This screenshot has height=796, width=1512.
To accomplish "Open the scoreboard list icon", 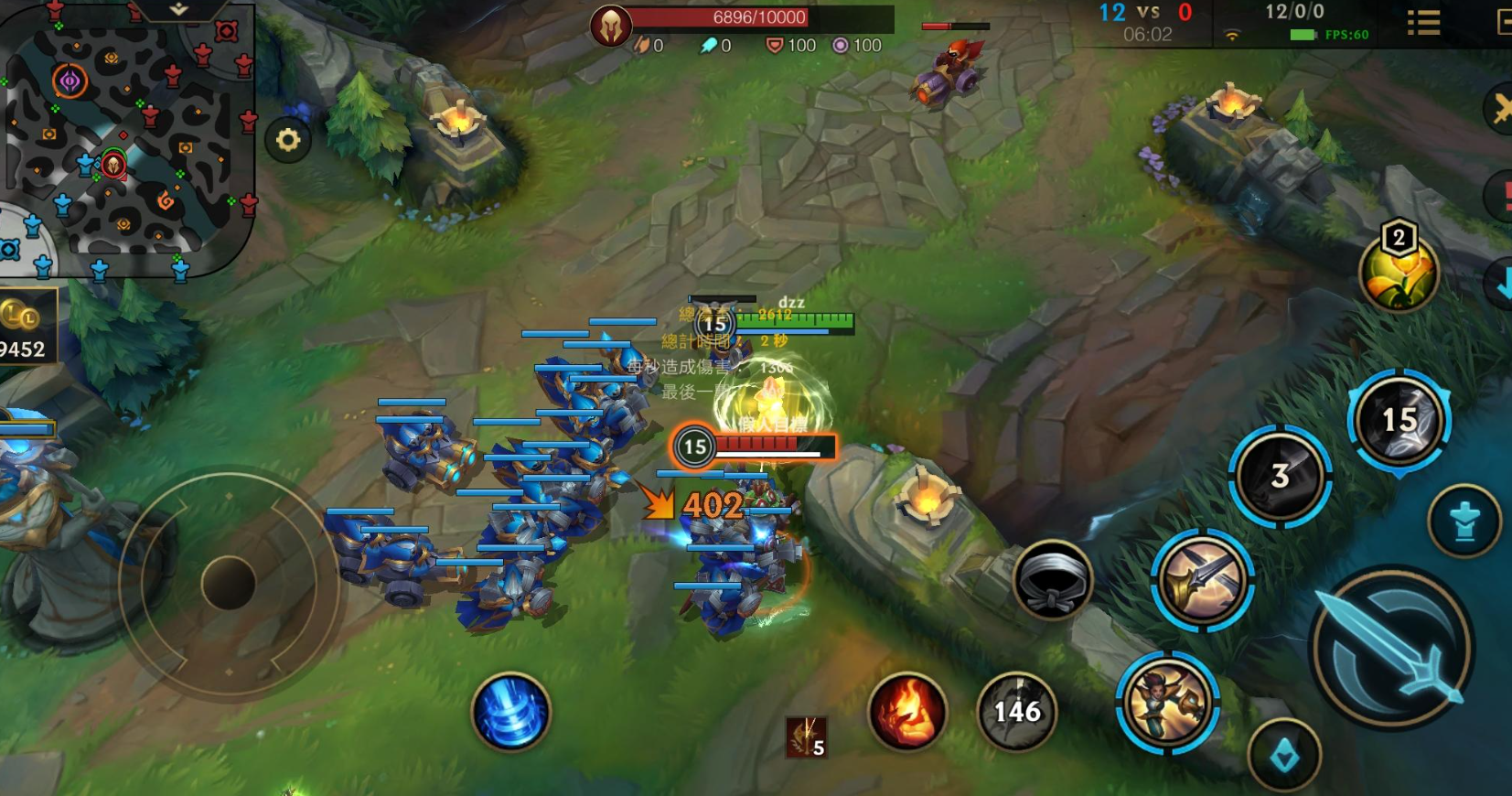I will click(1423, 23).
